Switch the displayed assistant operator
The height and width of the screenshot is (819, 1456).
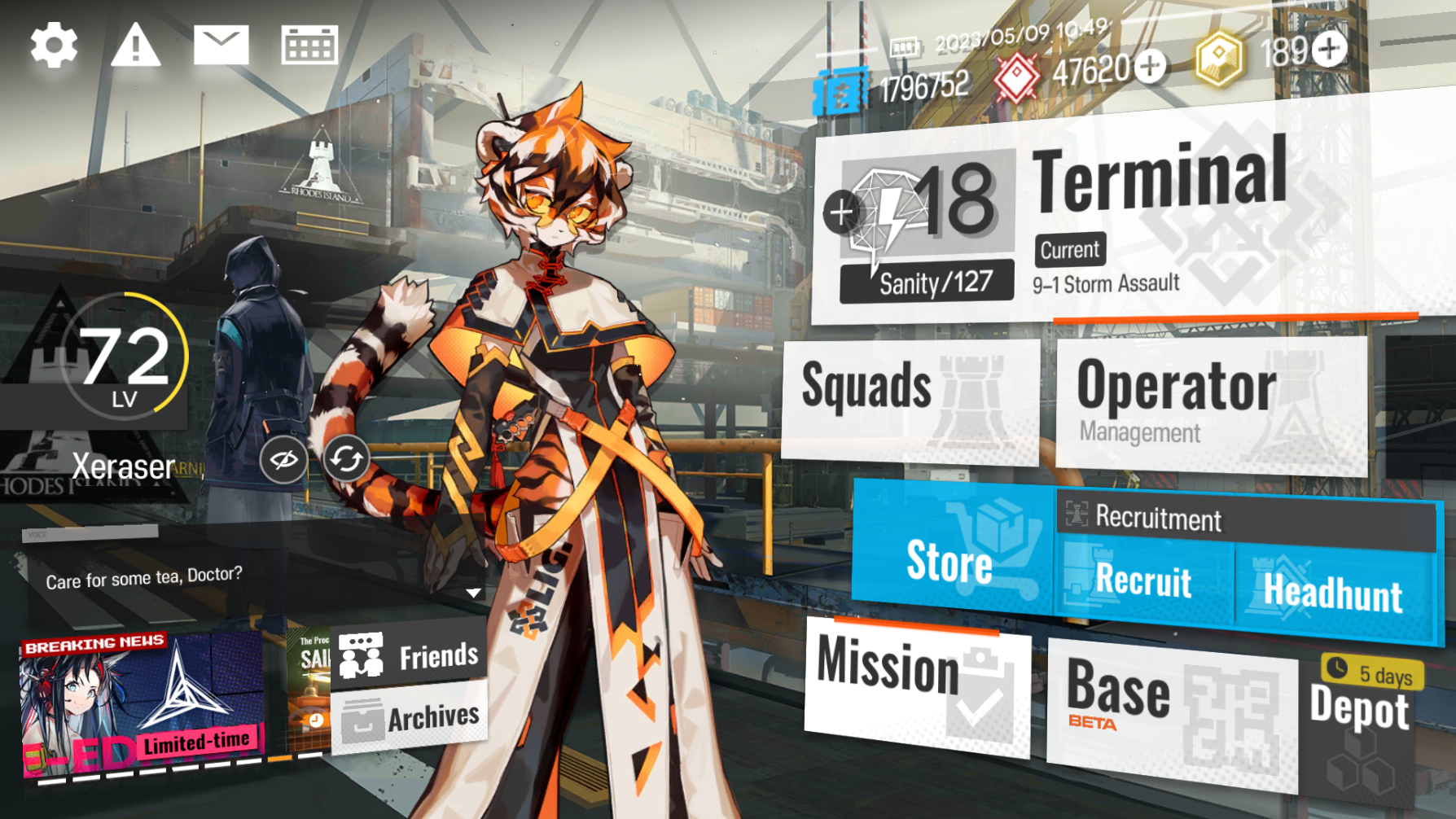[346, 460]
